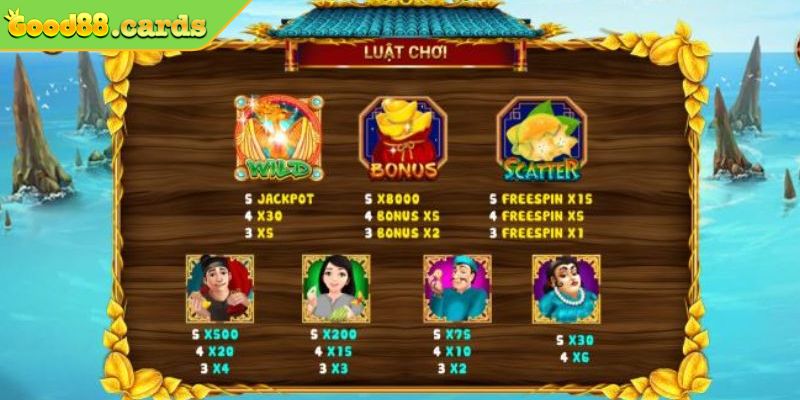Open the Good88.cards logo
Viewport: 800px width, 400px height.
(105, 24)
